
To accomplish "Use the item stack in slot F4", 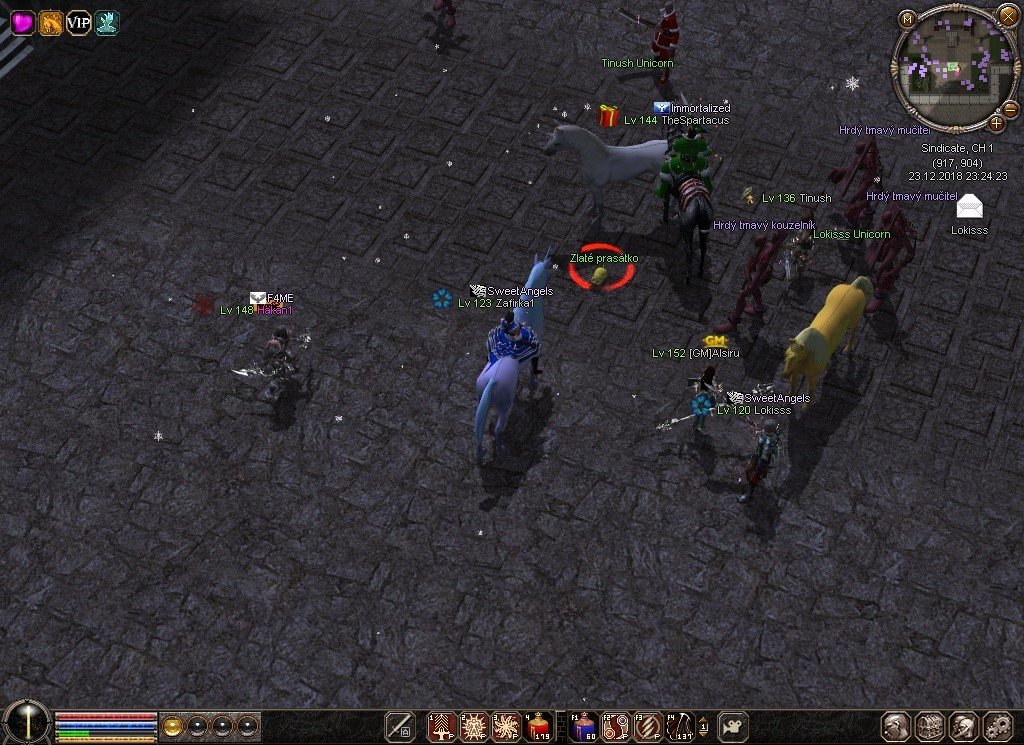I will click(681, 726).
